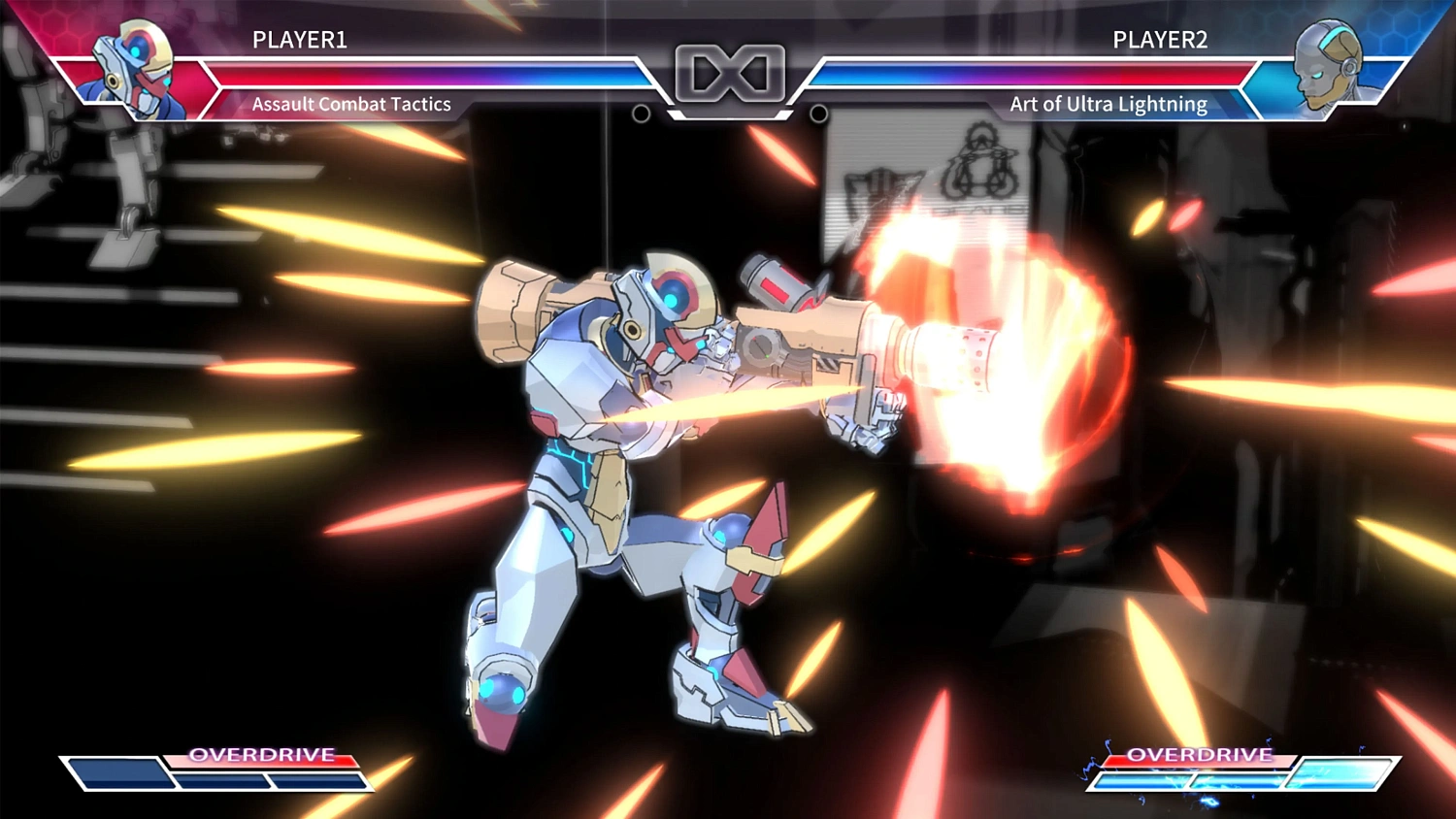Click the left round timer node icon

[x=641, y=115]
